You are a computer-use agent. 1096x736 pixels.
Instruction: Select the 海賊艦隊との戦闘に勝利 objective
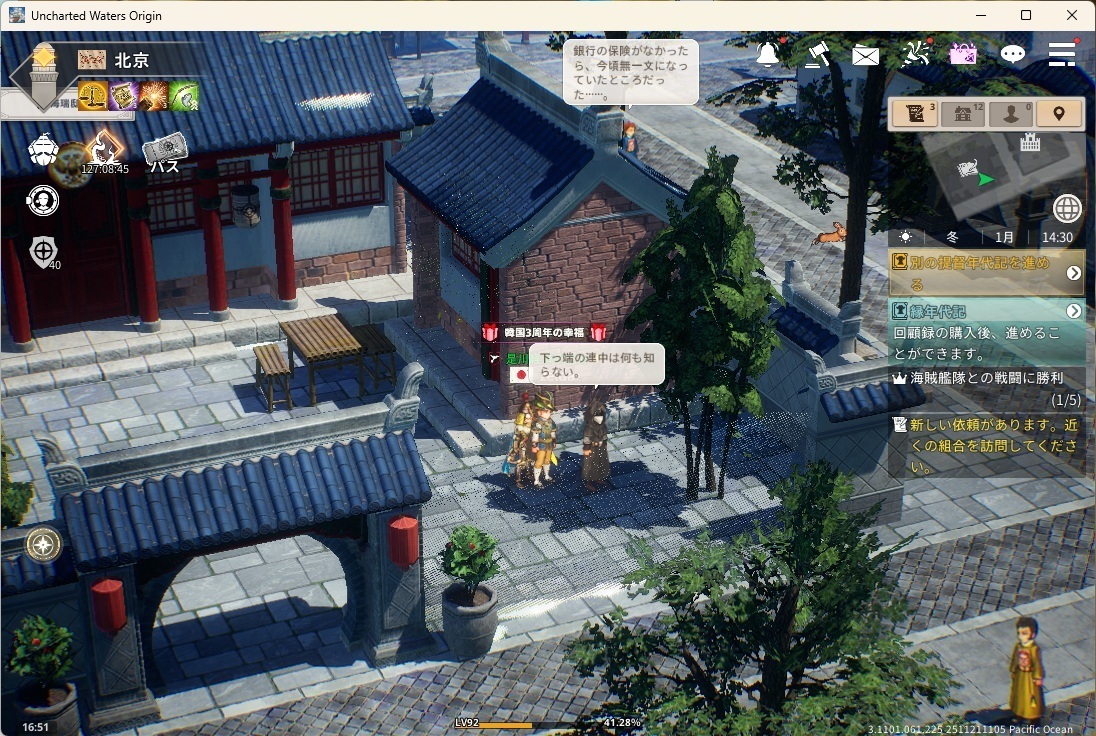coord(986,388)
